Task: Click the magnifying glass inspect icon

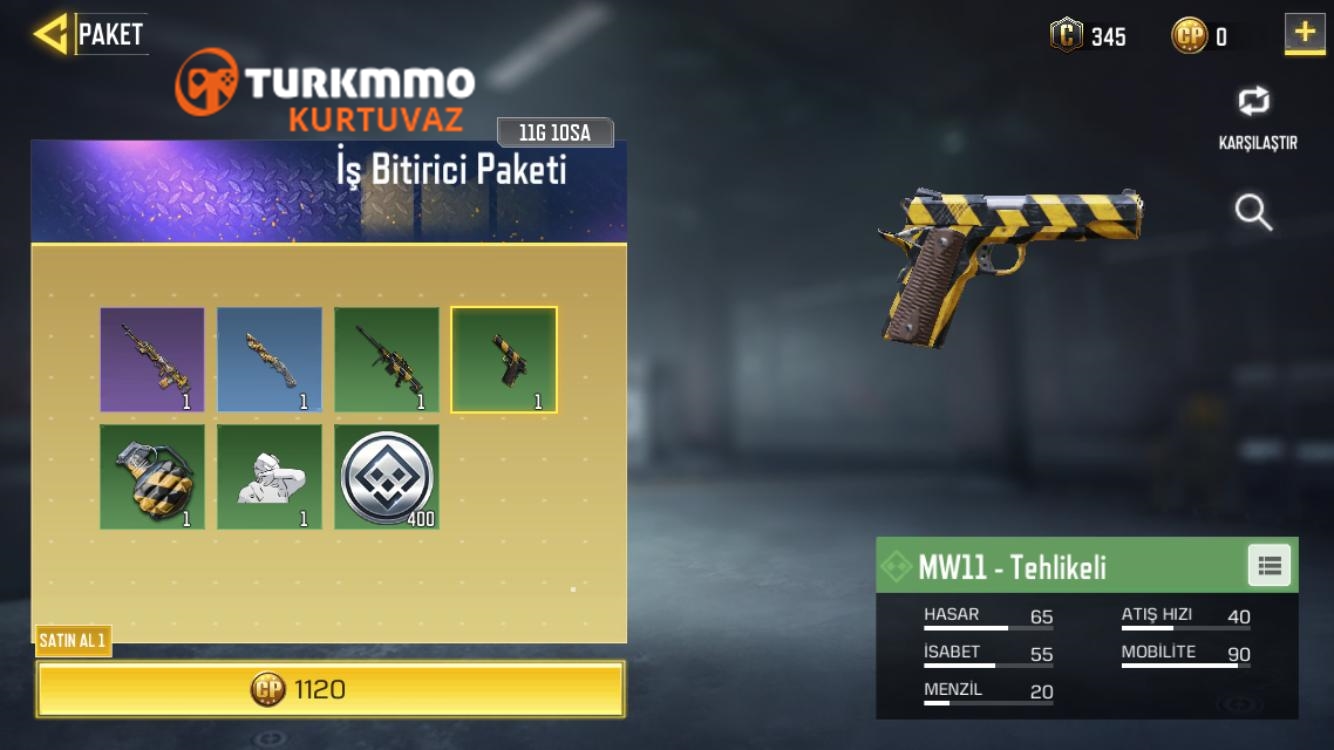Action: pyautogui.click(x=1253, y=213)
